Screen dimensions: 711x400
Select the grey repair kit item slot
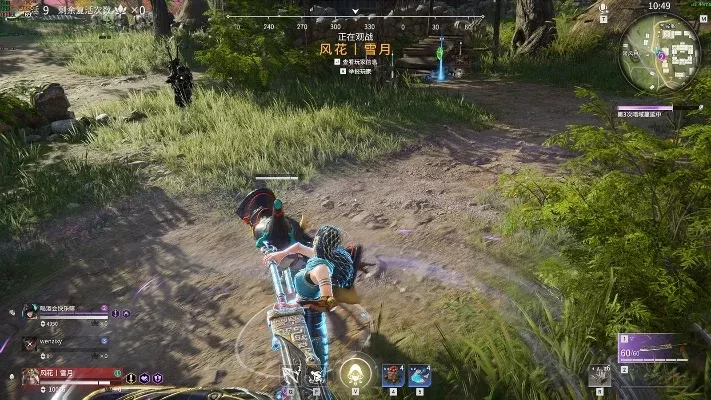(x=599, y=374)
